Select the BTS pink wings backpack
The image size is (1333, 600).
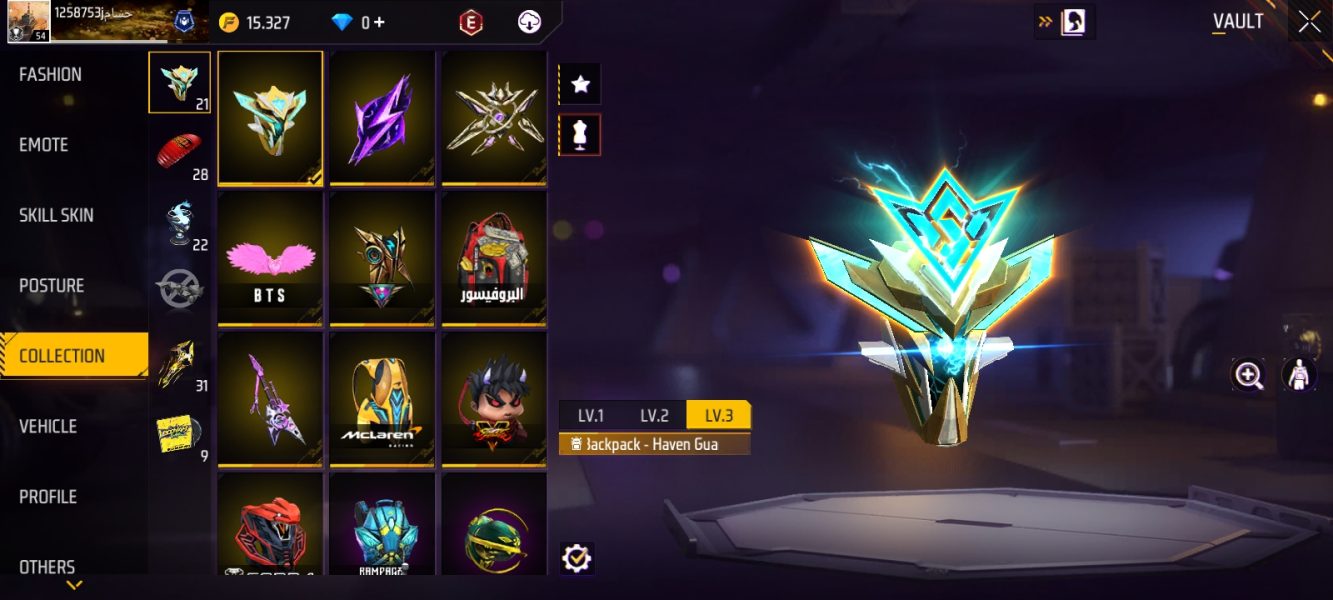pyautogui.click(x=270, y=258)
